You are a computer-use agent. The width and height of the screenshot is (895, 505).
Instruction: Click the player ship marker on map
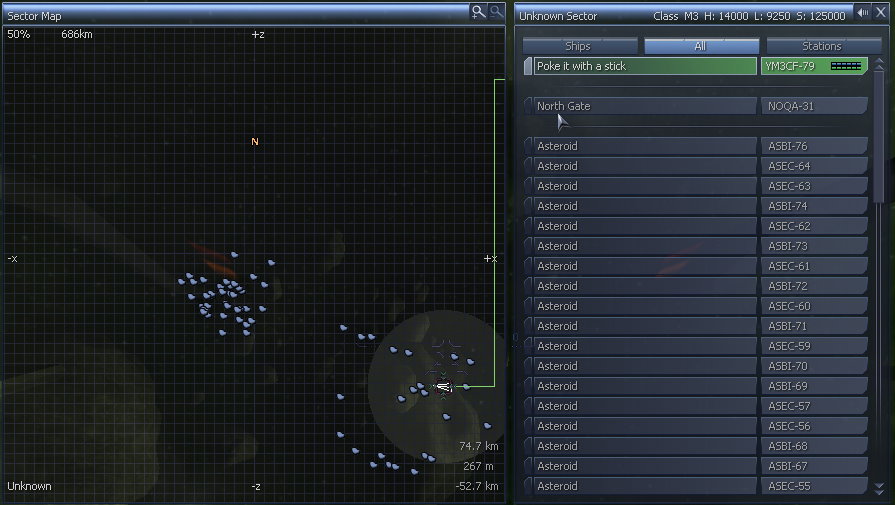click(443, 386)
